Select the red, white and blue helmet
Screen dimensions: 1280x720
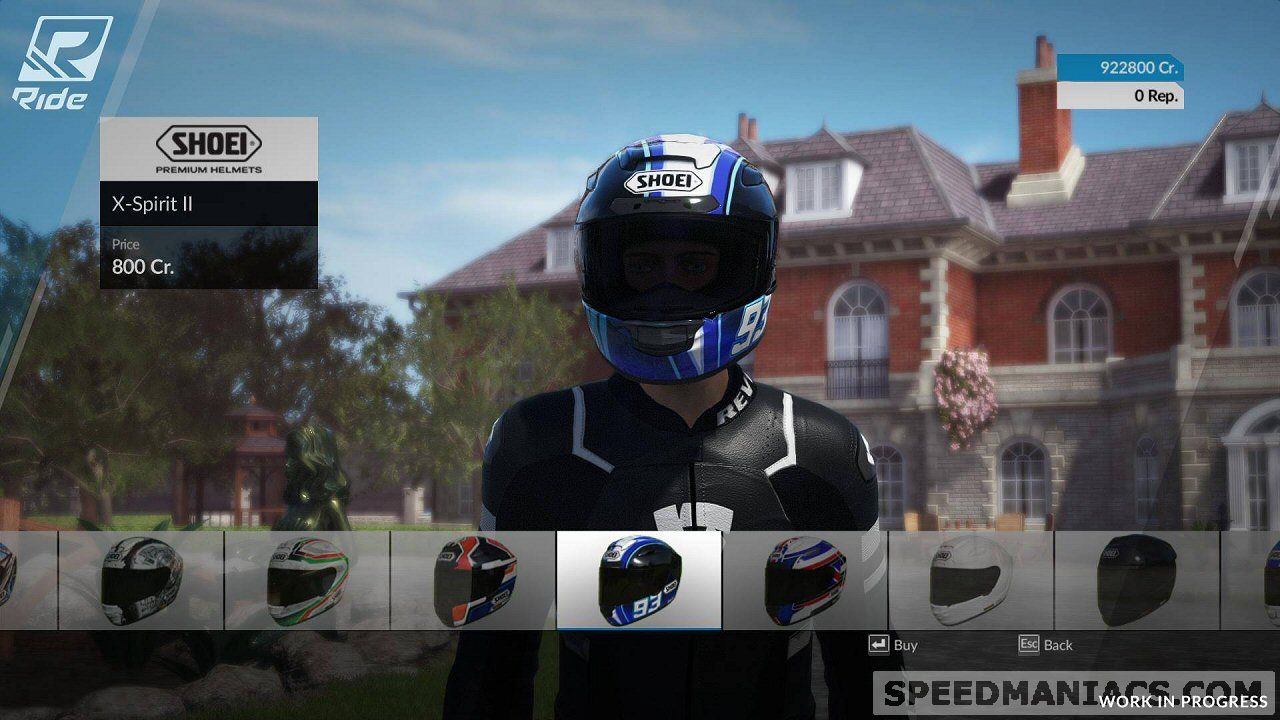pyautogui.click(x=804, y=580)
